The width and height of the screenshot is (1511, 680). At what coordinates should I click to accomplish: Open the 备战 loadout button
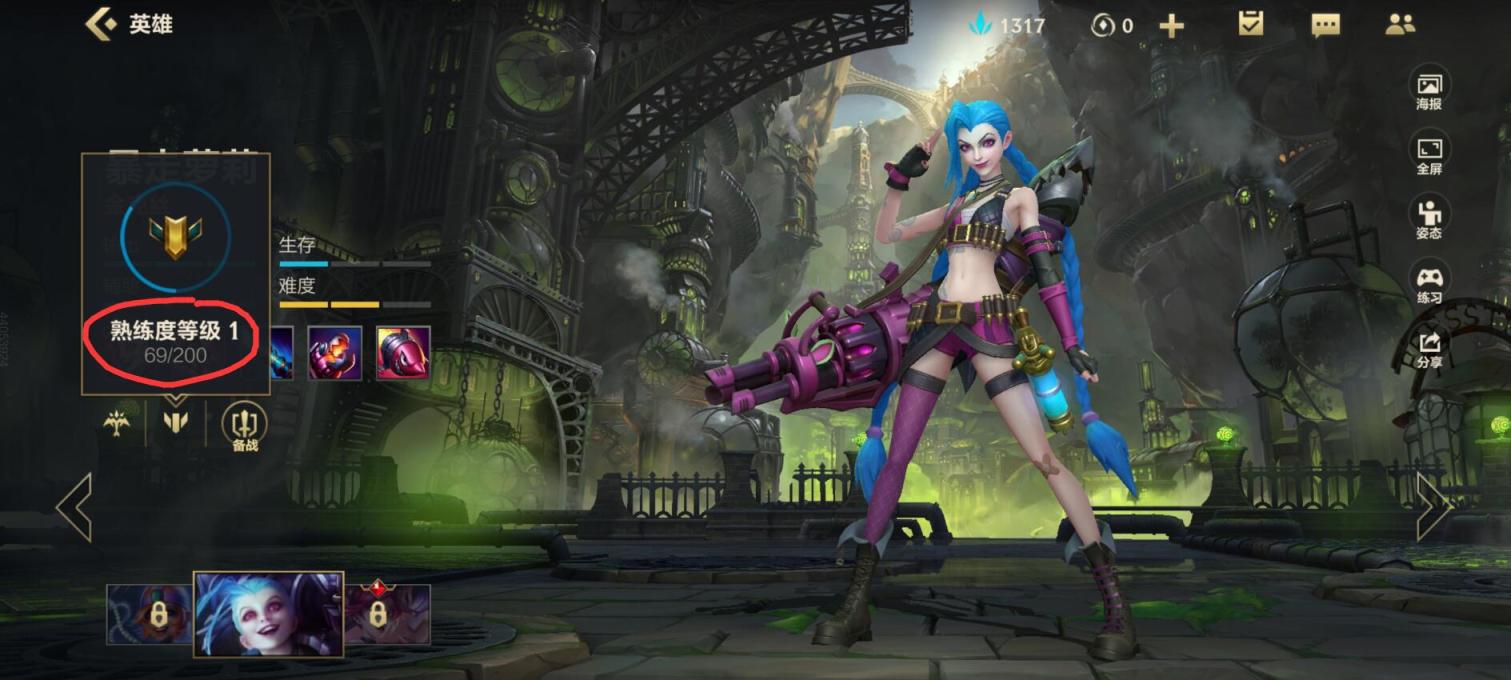(244, 426)
